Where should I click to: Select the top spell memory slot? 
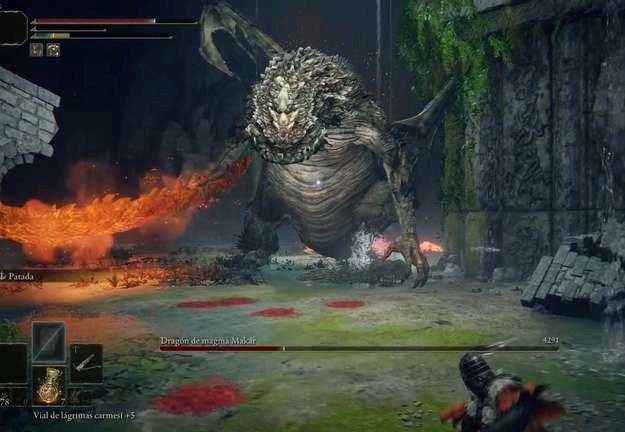[48, 342]
